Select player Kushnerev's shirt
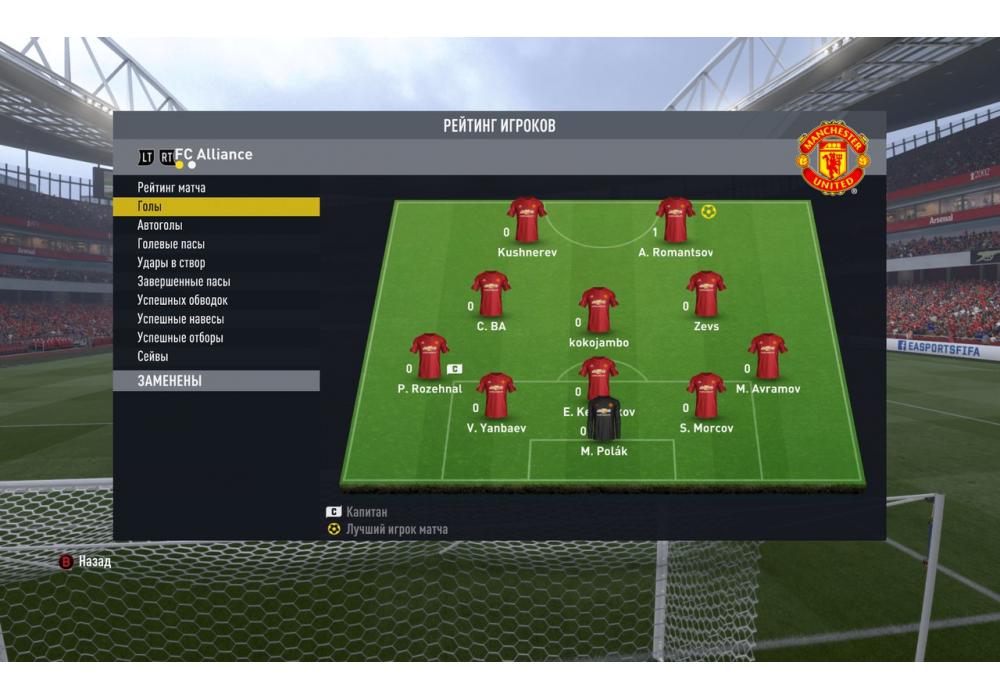Image resolution: width=1000 pixels, height=700 pixels. pos(526,220)
